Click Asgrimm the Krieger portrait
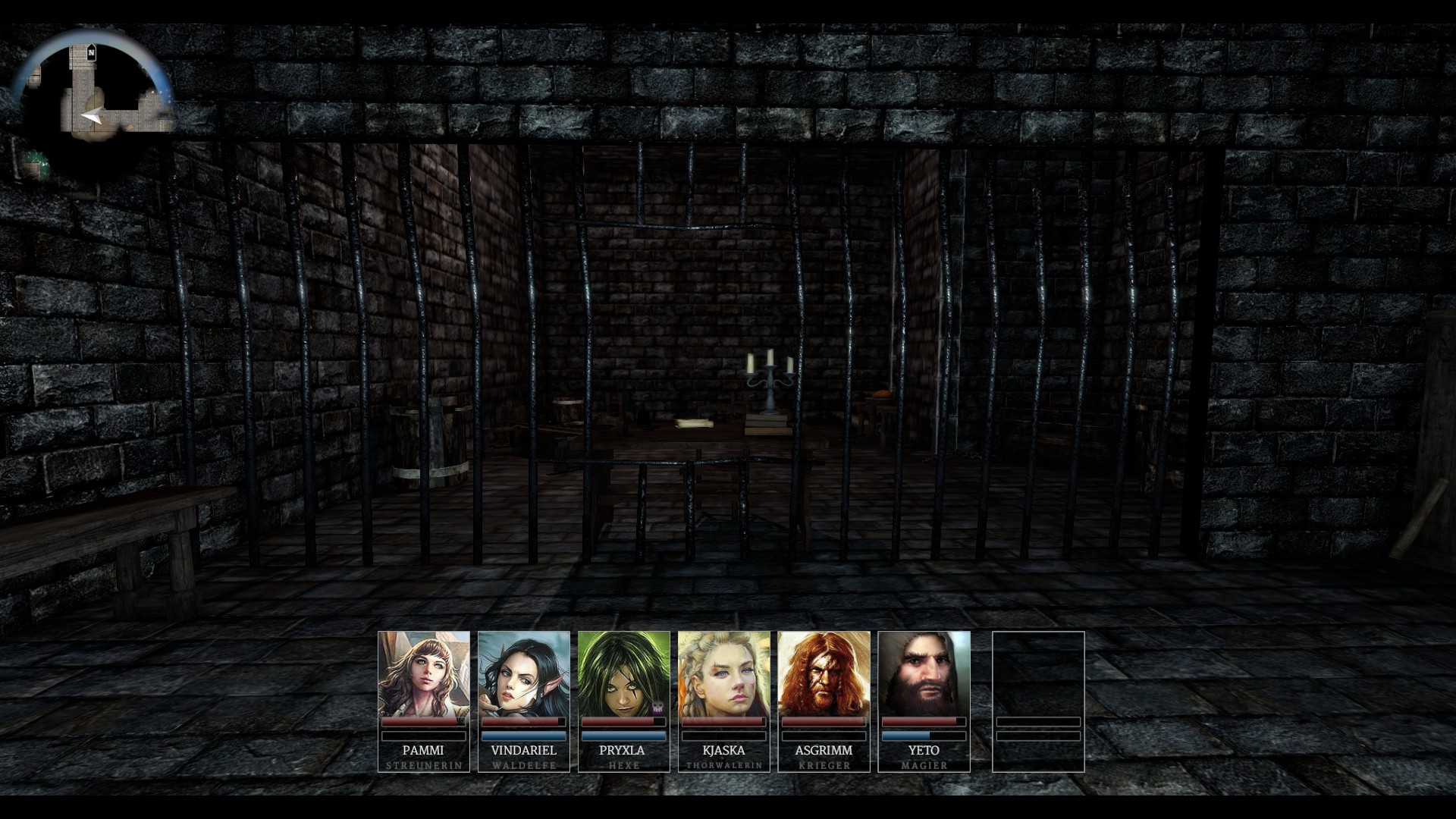This screenshot has width=1456, height=819. coord(824,673)
